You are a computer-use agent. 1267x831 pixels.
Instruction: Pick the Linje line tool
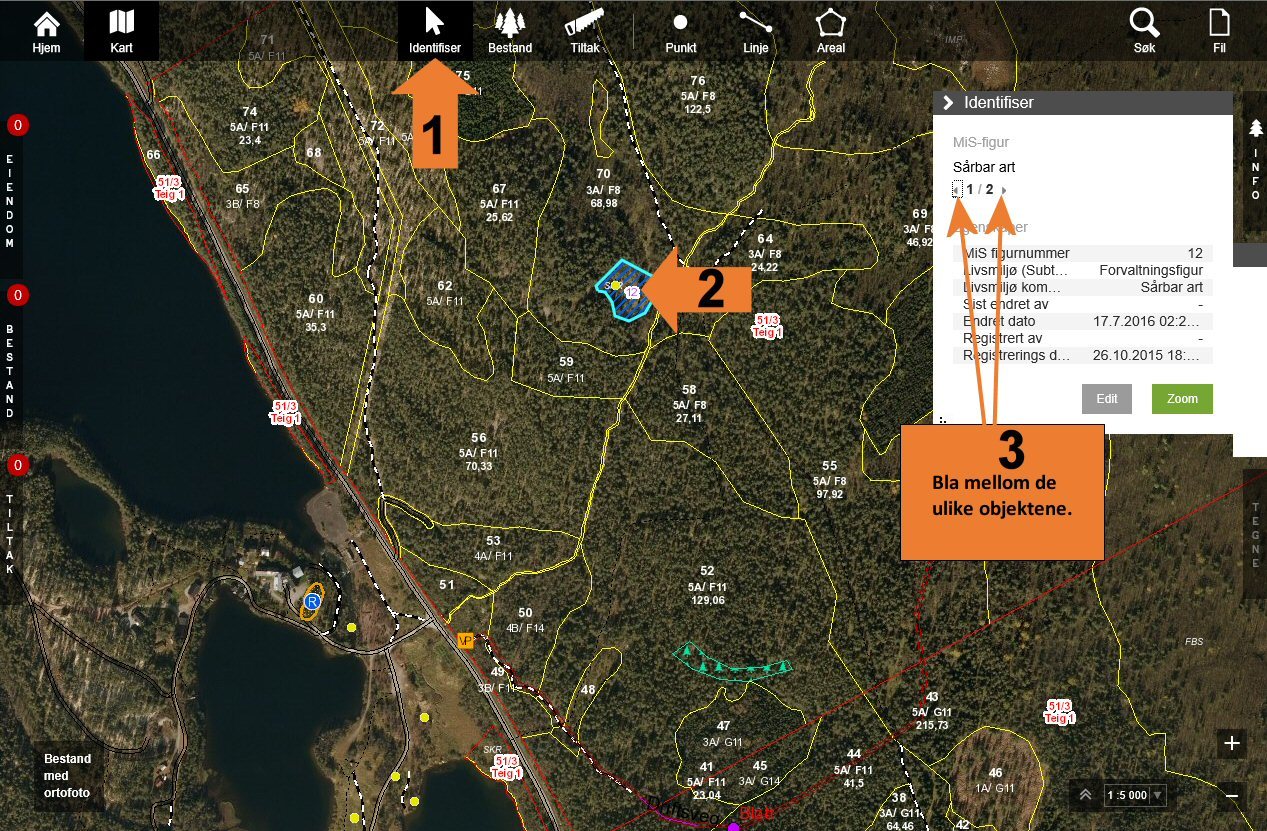(x=756, y=30)
